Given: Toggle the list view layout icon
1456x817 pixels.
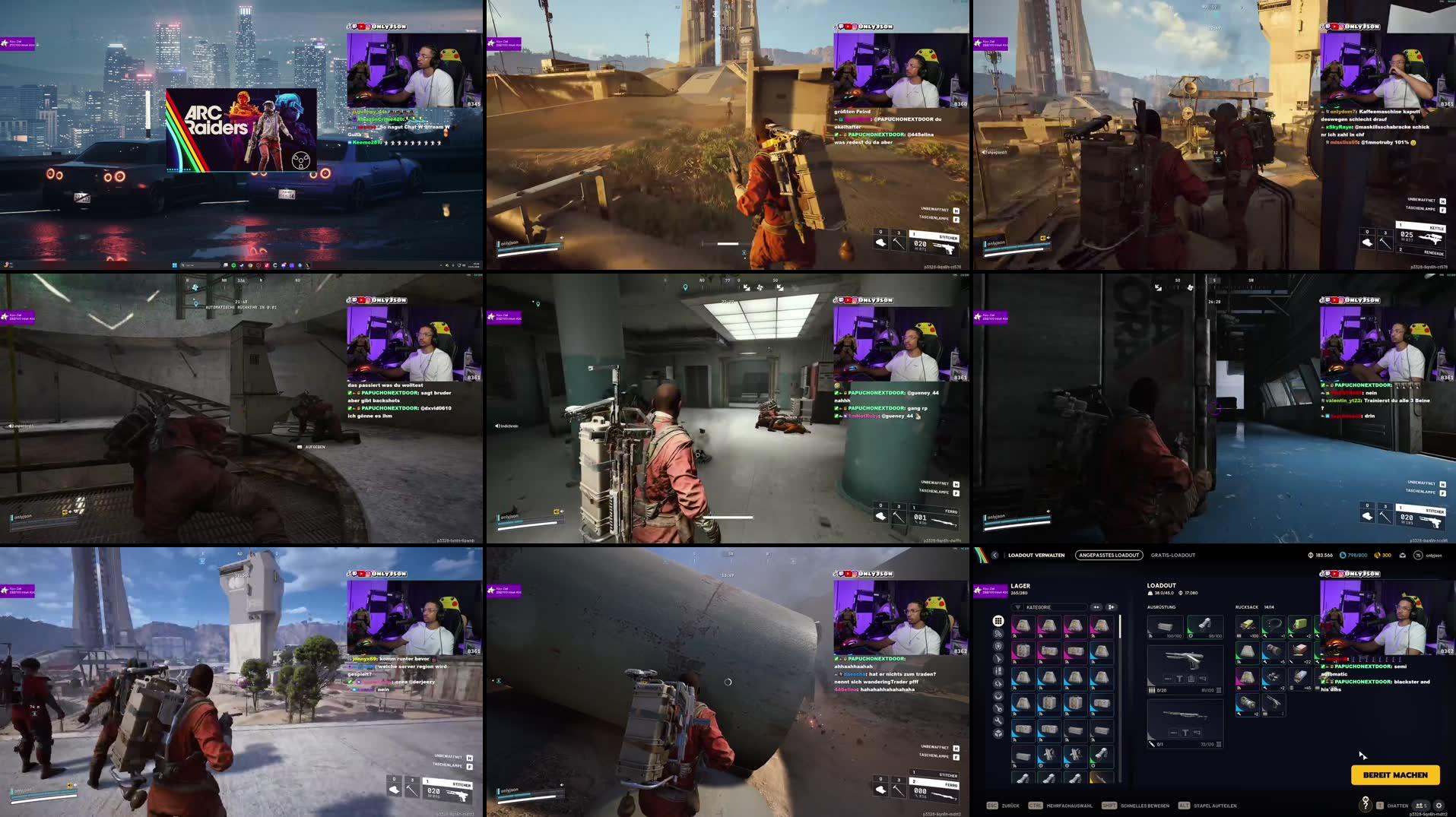Looking at the screenshot, I should pyautogui.click(x=1111, y=606).
